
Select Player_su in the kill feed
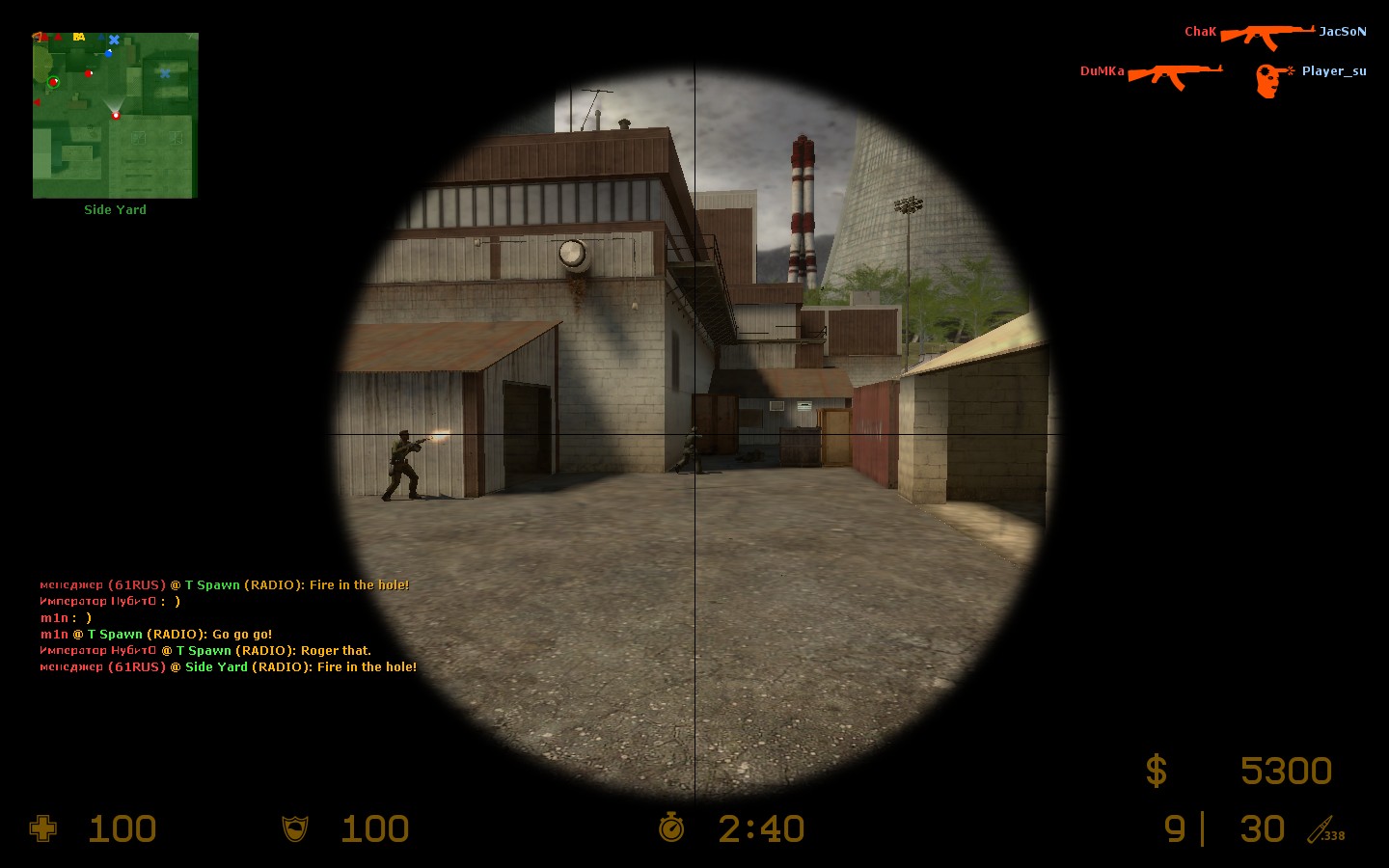[x=1333, y=71]
